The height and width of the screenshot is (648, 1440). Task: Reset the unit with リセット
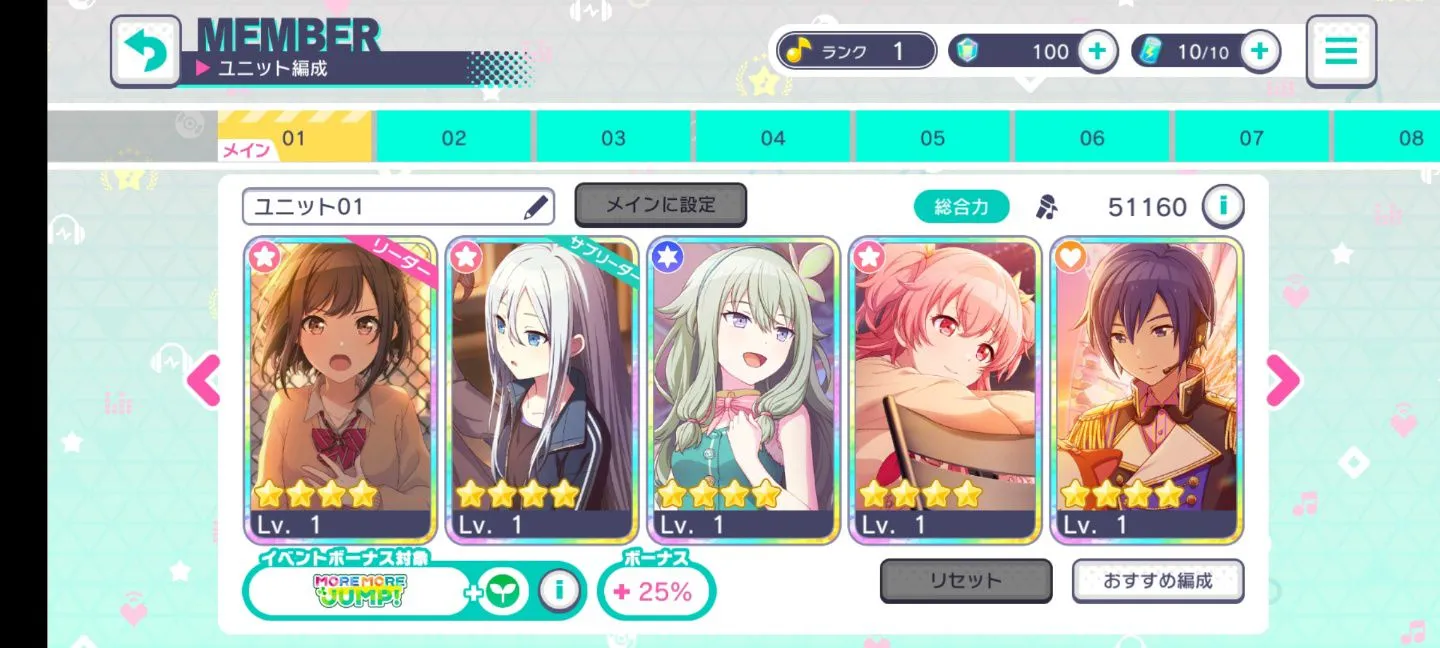click(965, 581)
